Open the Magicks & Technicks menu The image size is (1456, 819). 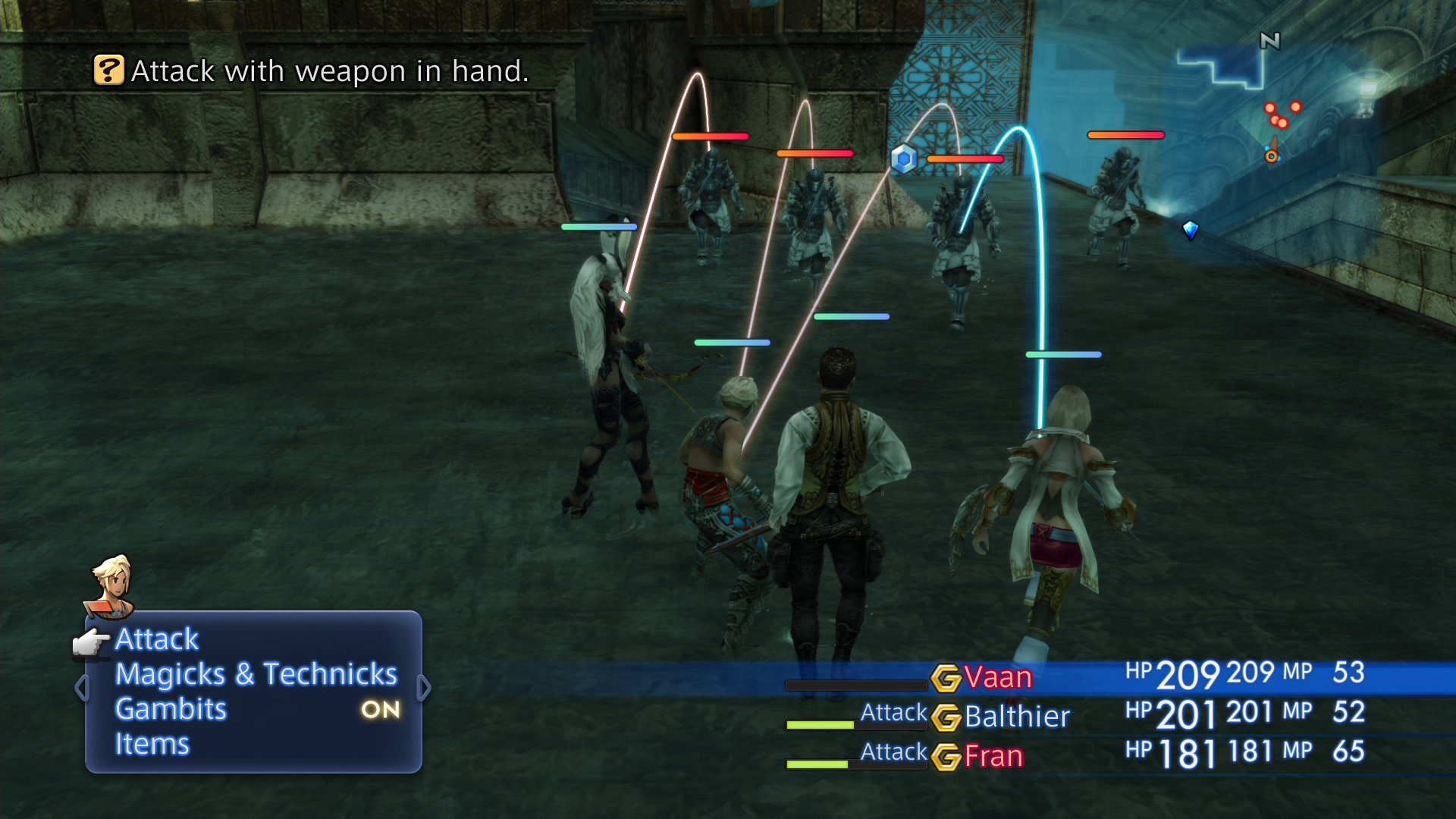256,673
